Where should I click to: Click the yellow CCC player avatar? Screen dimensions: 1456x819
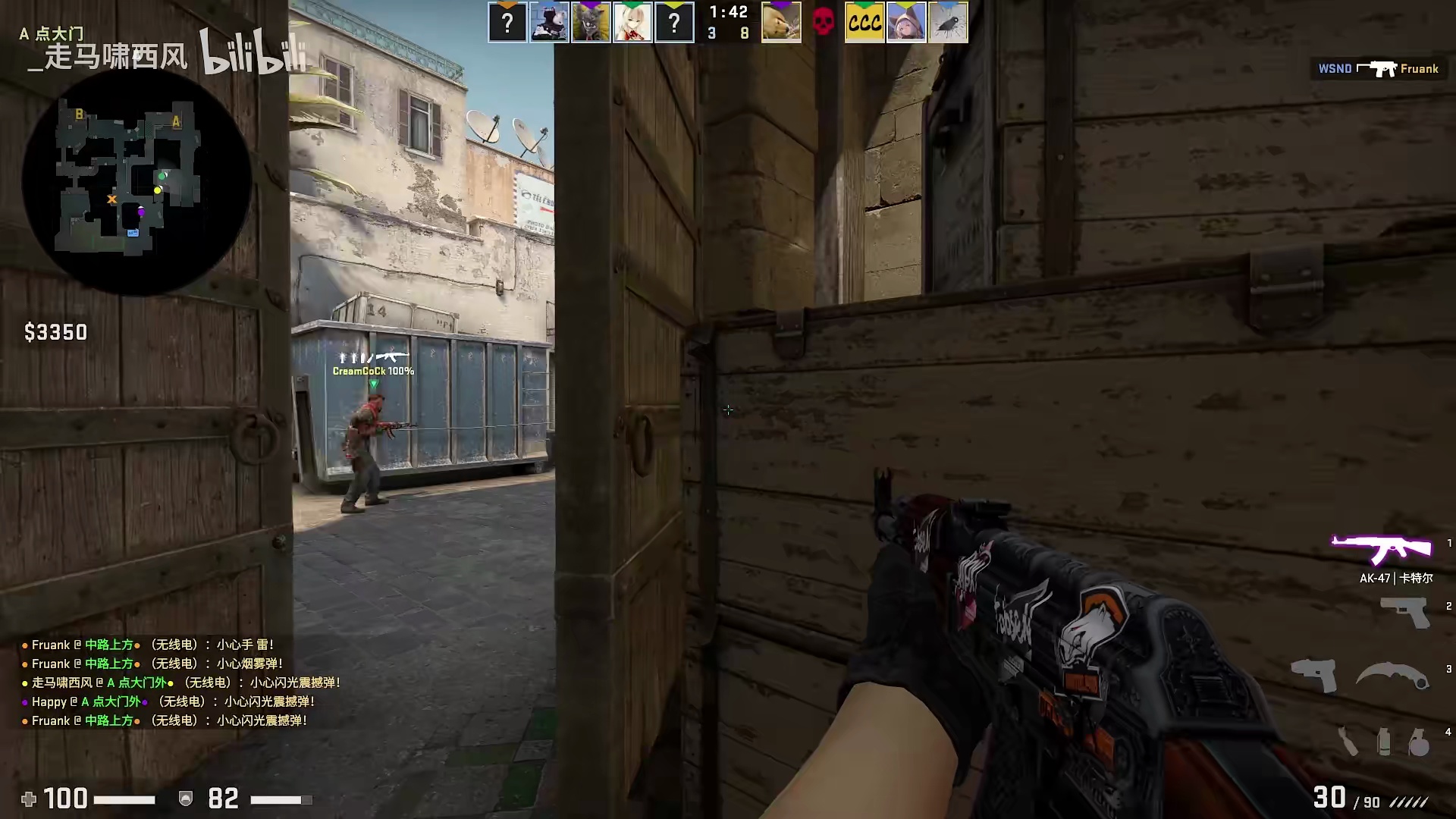tap(864, 23)
